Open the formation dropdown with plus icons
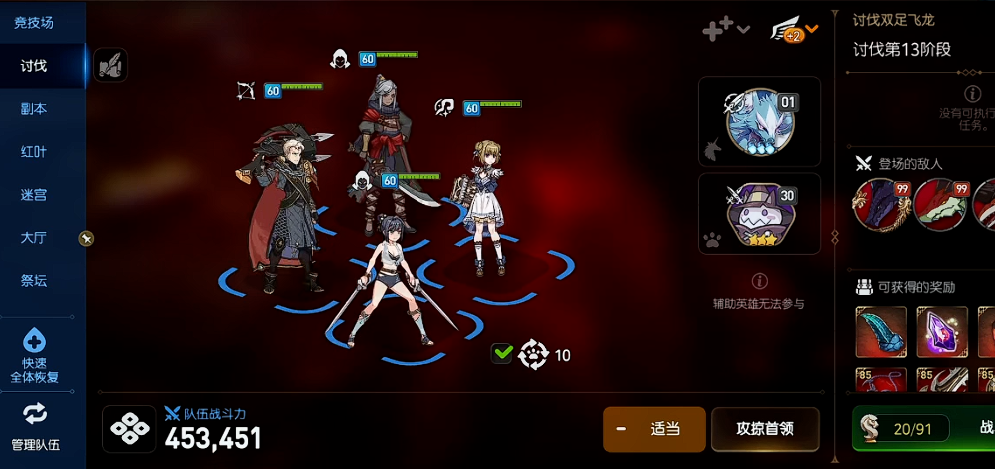Image resolution: width=995 pixels, height=469 pixels. pyautogui.click(x=726, y=30)
